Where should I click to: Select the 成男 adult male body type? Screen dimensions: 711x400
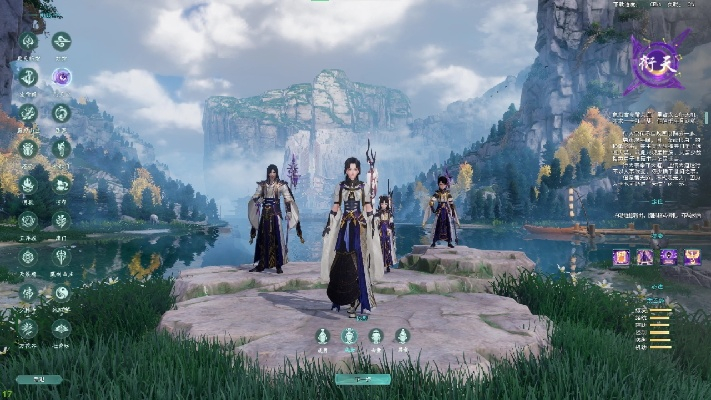tap(323, 336)
